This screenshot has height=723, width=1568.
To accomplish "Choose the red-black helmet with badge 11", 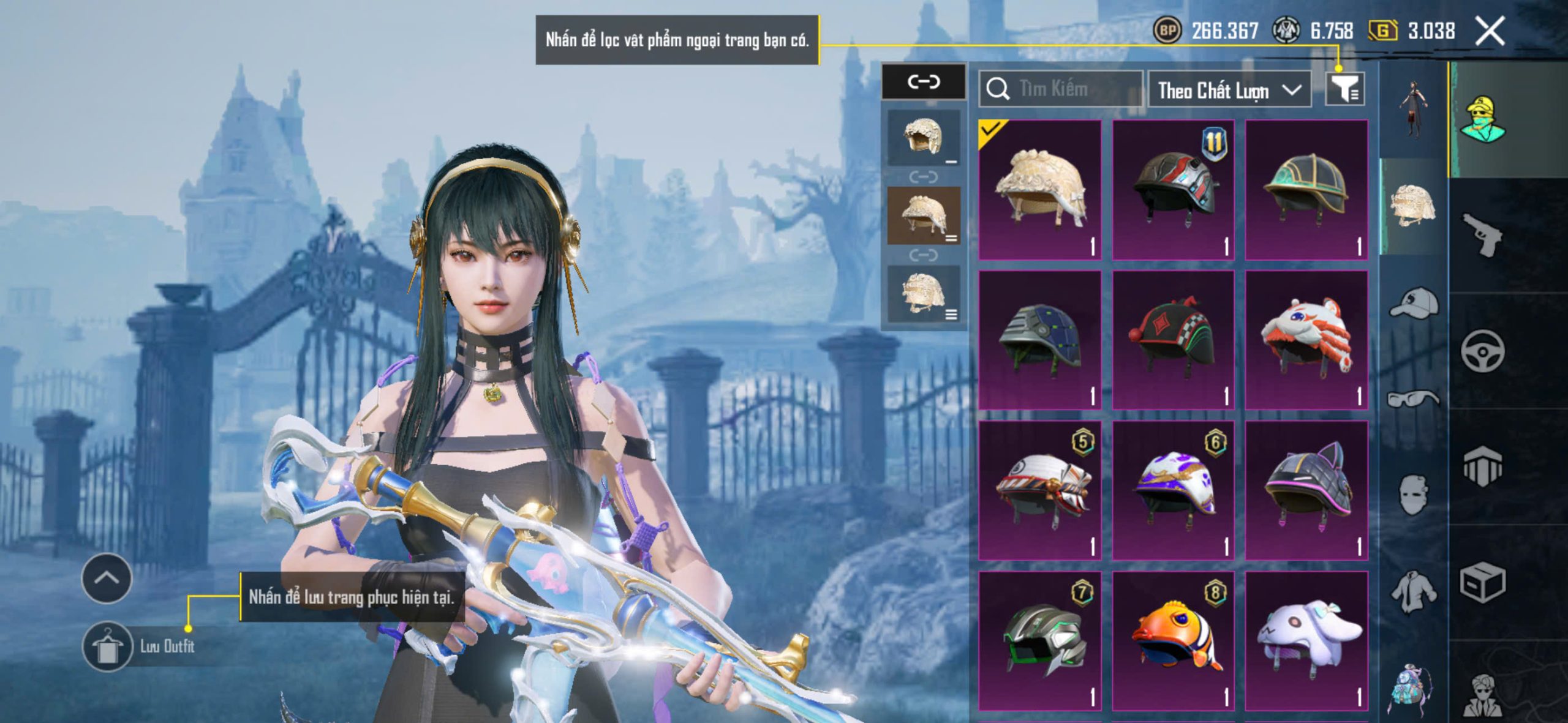I will point(1173,190).
